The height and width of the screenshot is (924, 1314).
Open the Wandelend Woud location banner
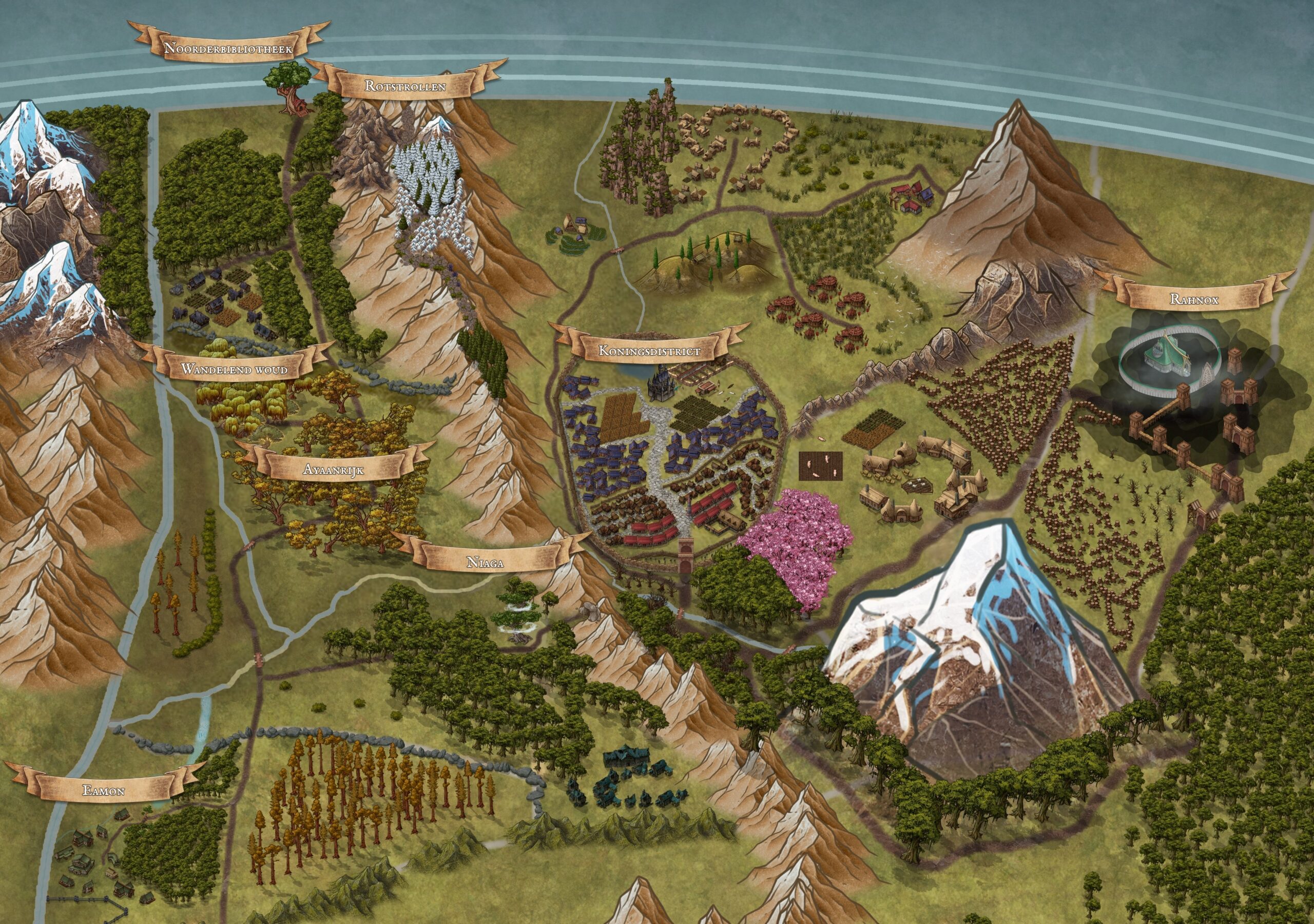click(x=234, y=369)
